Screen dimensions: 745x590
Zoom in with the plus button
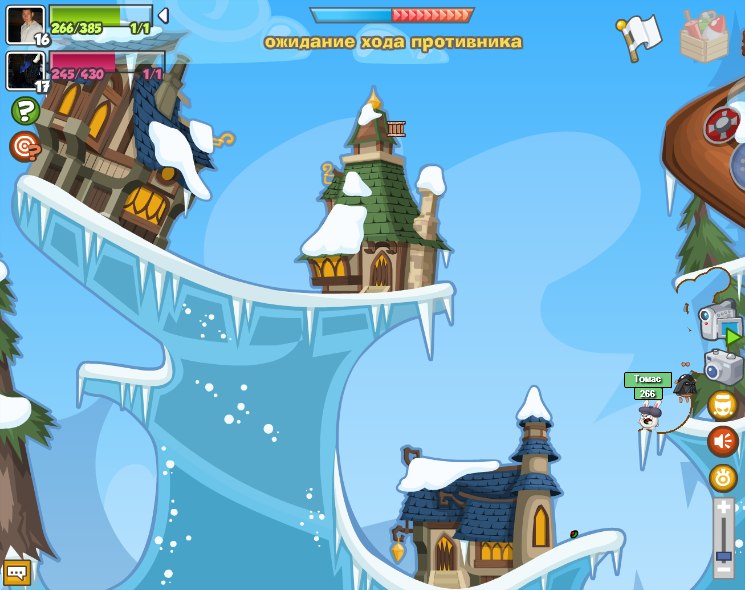[x=723, y=509]
